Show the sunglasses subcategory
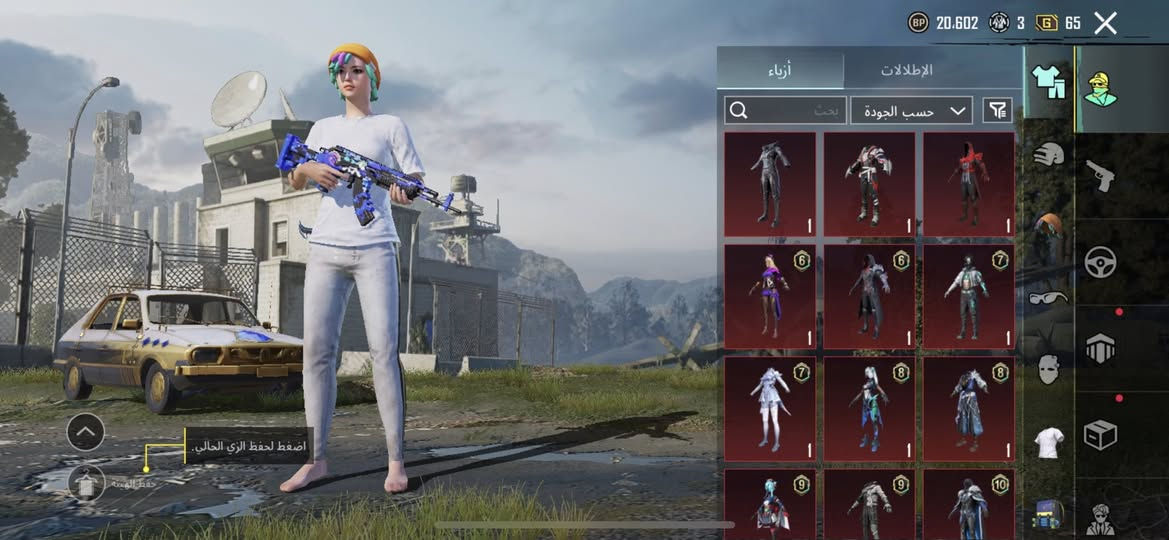1169x540 pixels. 1049,297
